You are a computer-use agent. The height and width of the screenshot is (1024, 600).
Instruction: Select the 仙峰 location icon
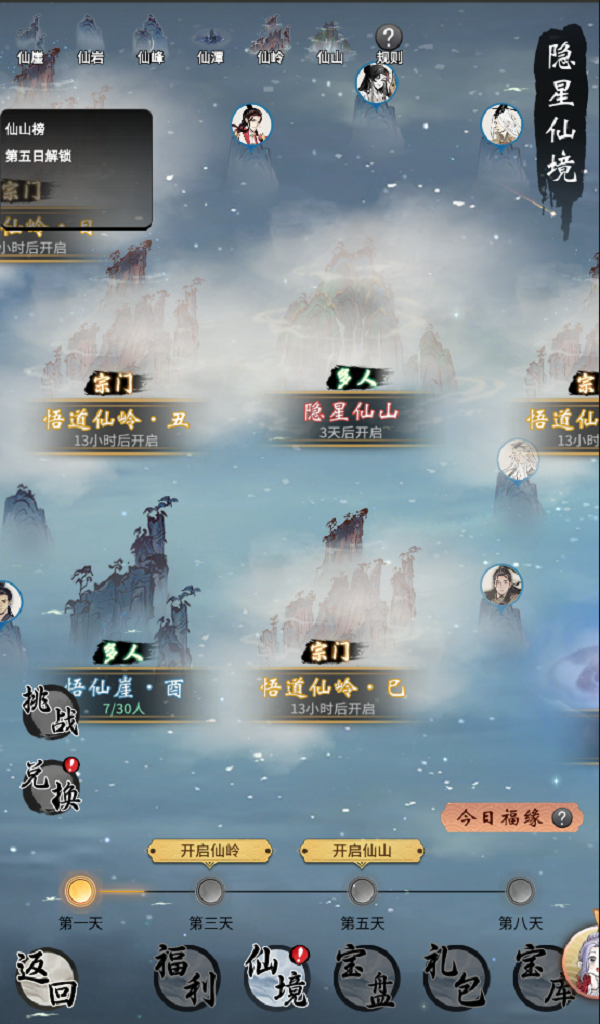pos(151,43)
